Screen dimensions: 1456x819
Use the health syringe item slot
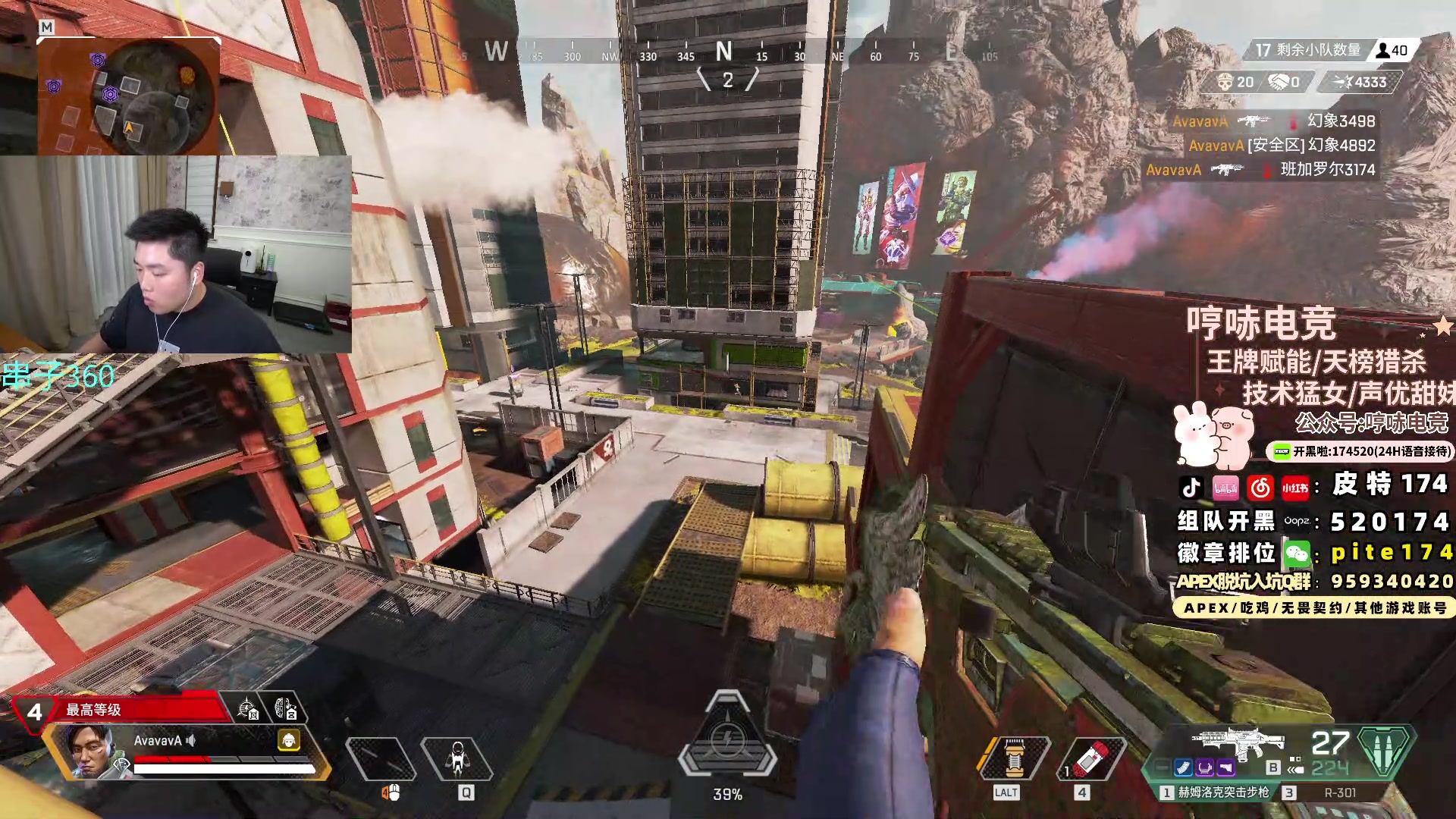[1091, 758]
